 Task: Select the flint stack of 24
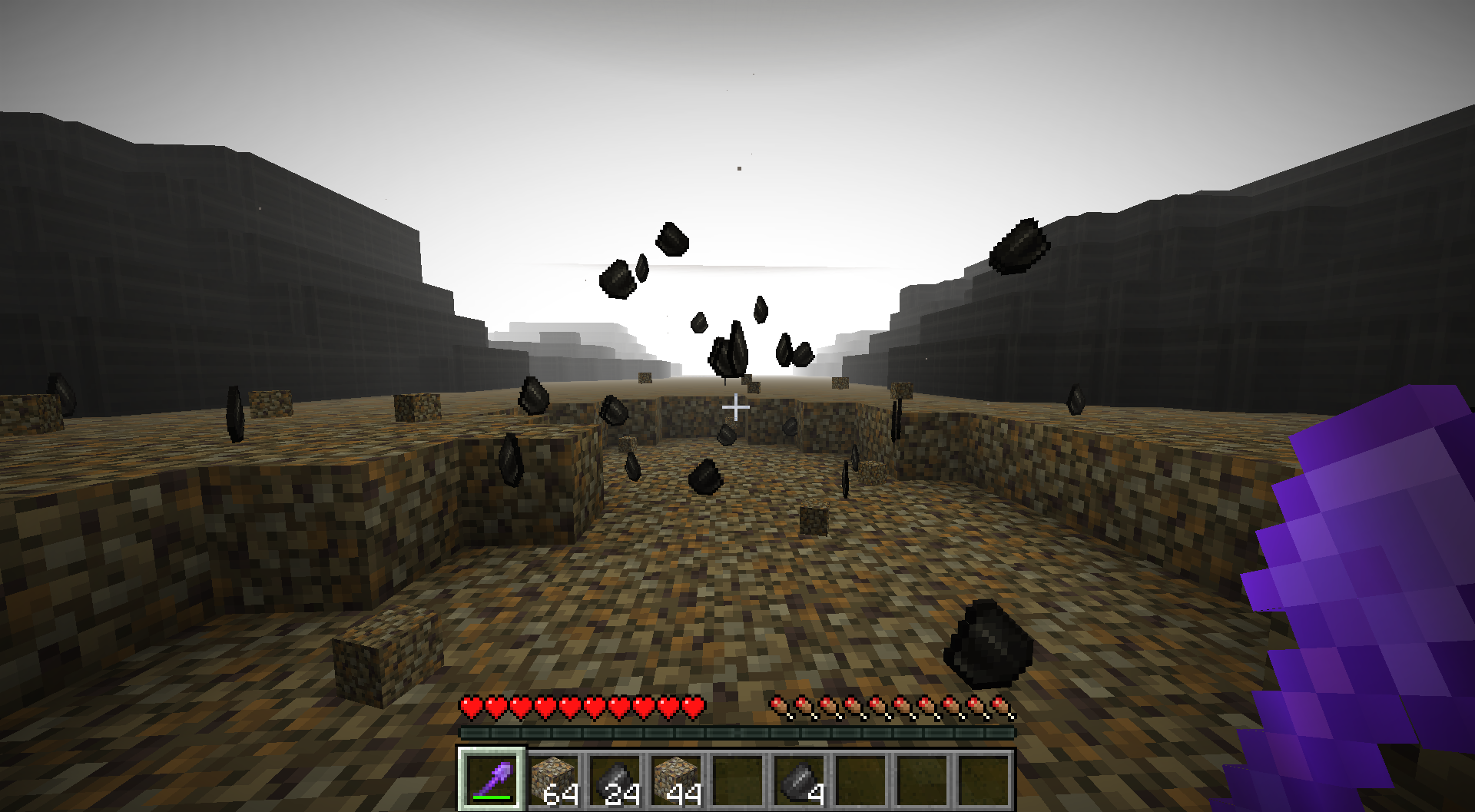click(x=615, y=777)
